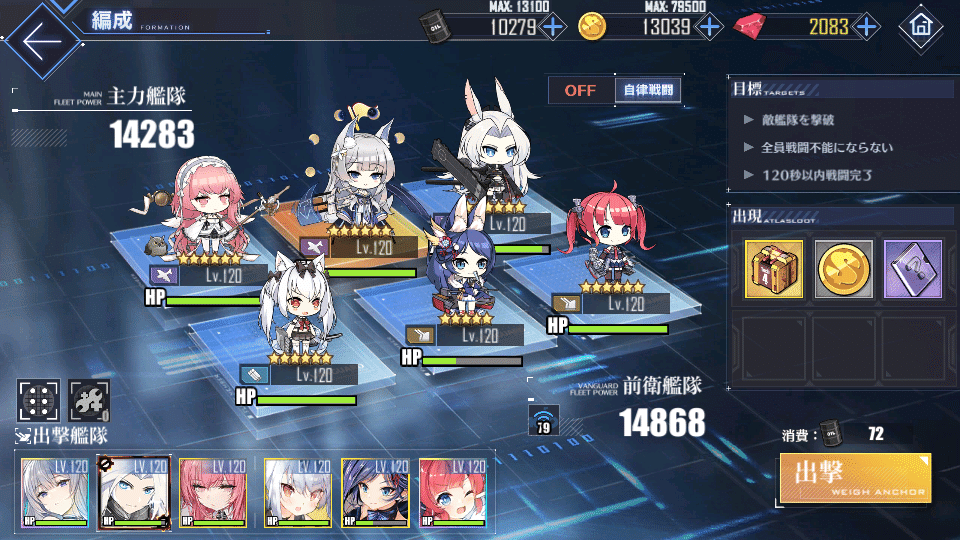Tap the blue signal icon showing 79
The height and width of the screenshot is (540, 960).
[x=544, y=419]
